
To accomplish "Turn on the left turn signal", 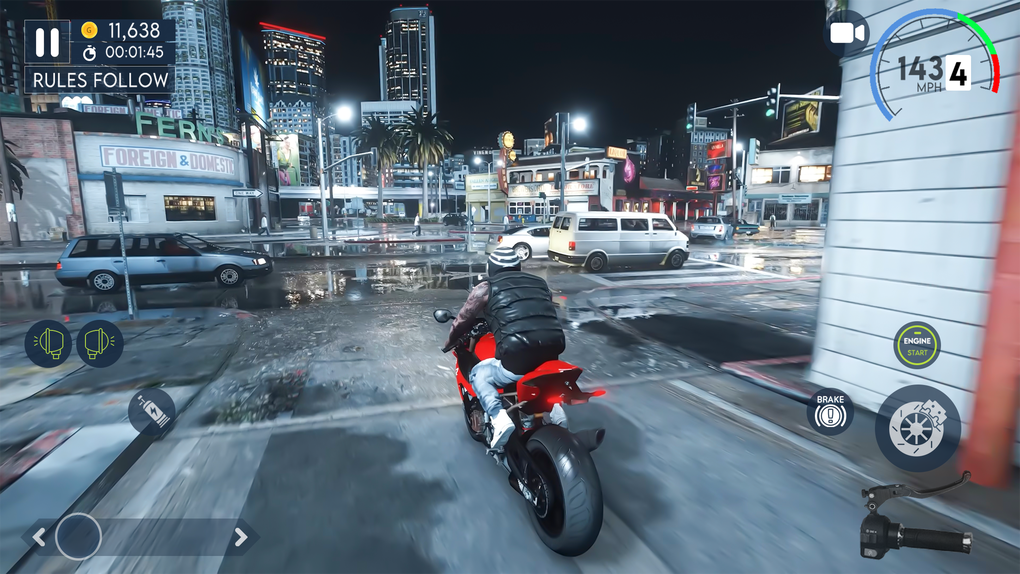I will 48,344.
